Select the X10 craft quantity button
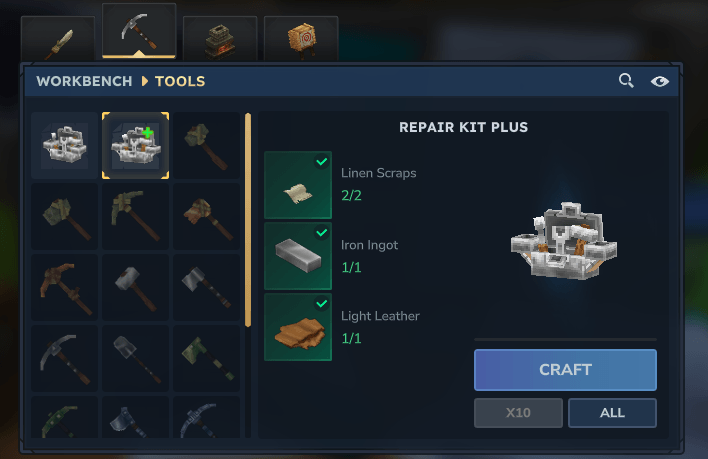The width and height of the screenshot is (708, 459). 517,412
